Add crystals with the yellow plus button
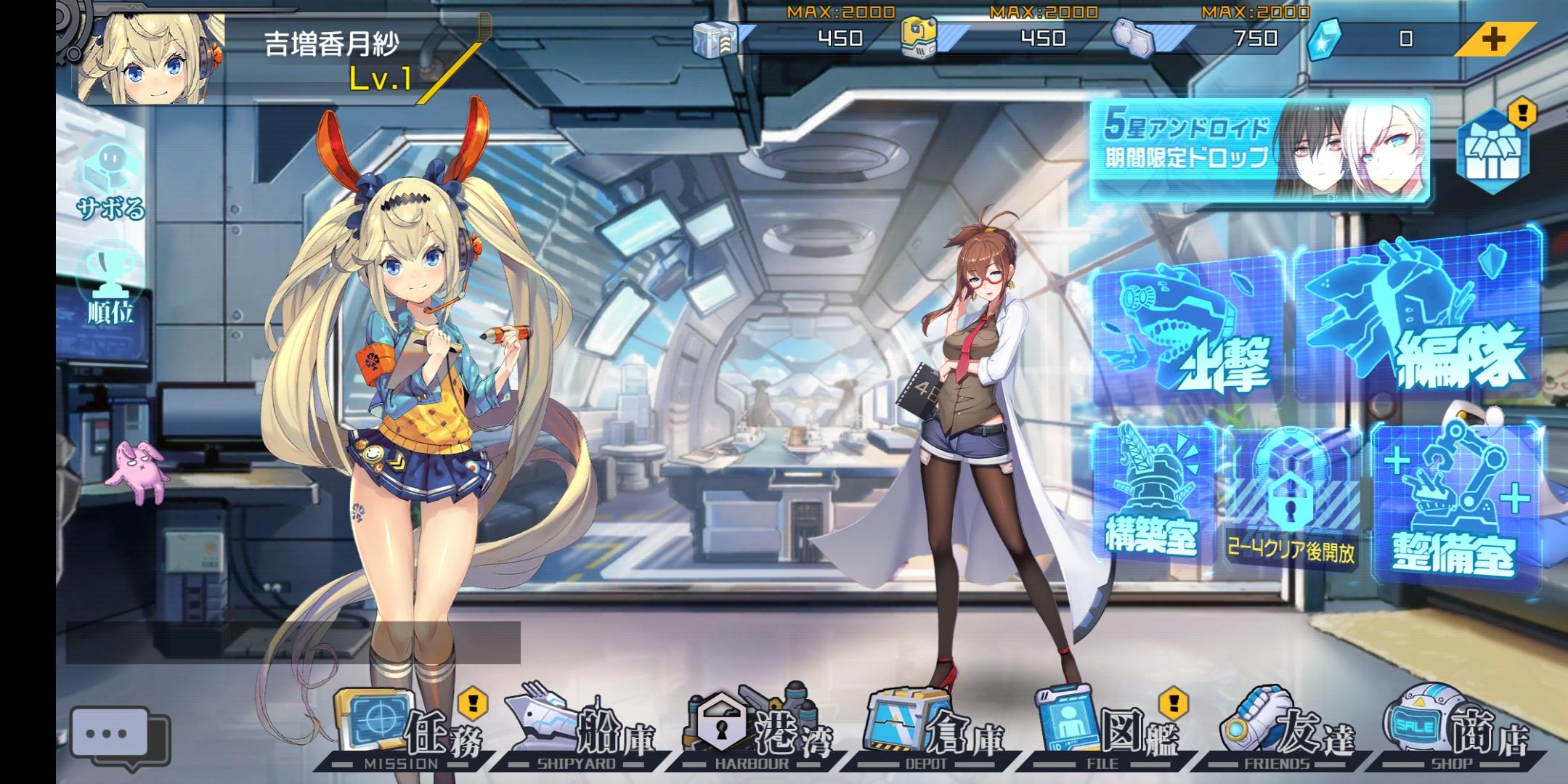 [1494, 39]
